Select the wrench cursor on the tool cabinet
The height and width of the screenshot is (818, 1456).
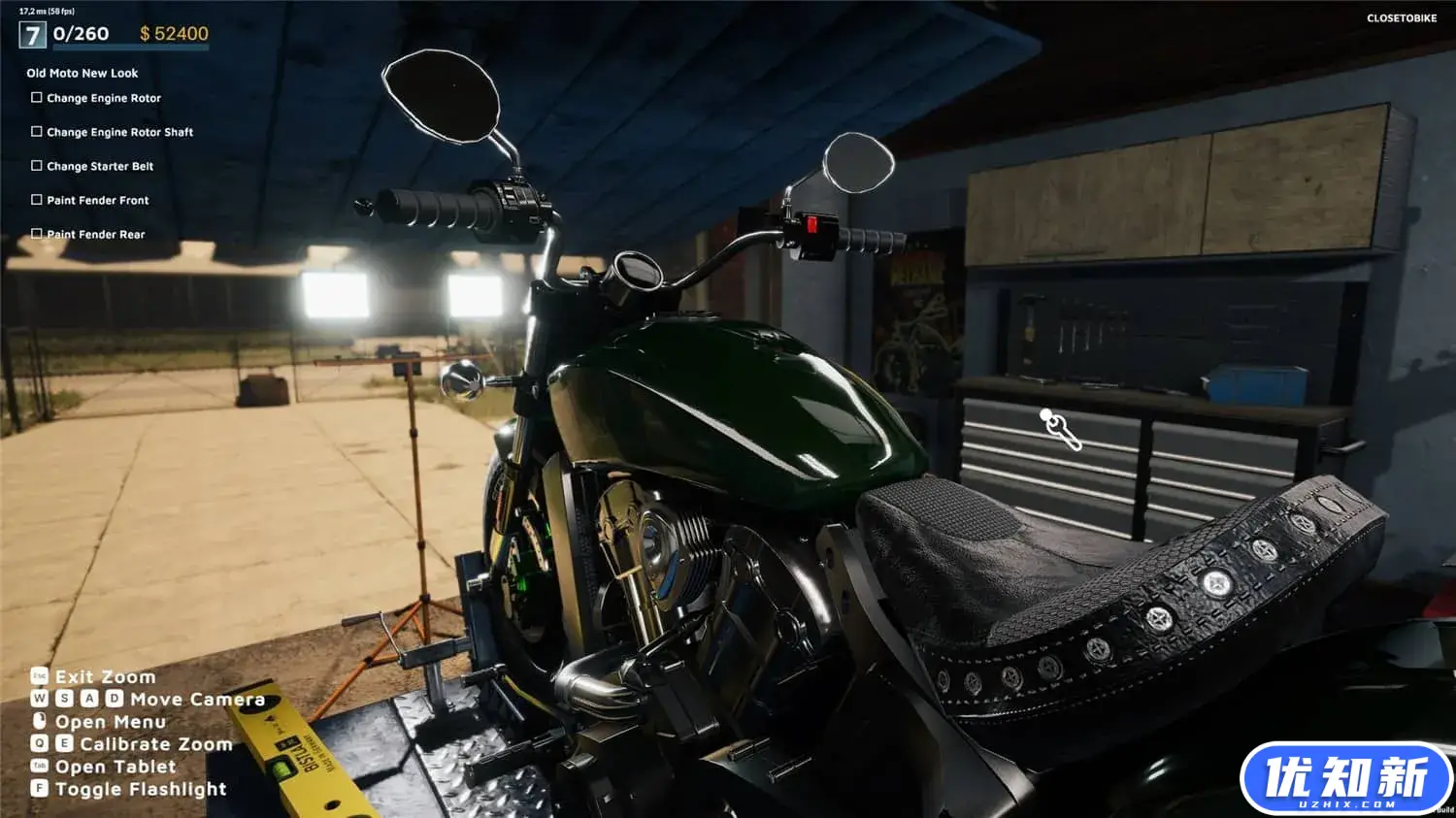1061,430
